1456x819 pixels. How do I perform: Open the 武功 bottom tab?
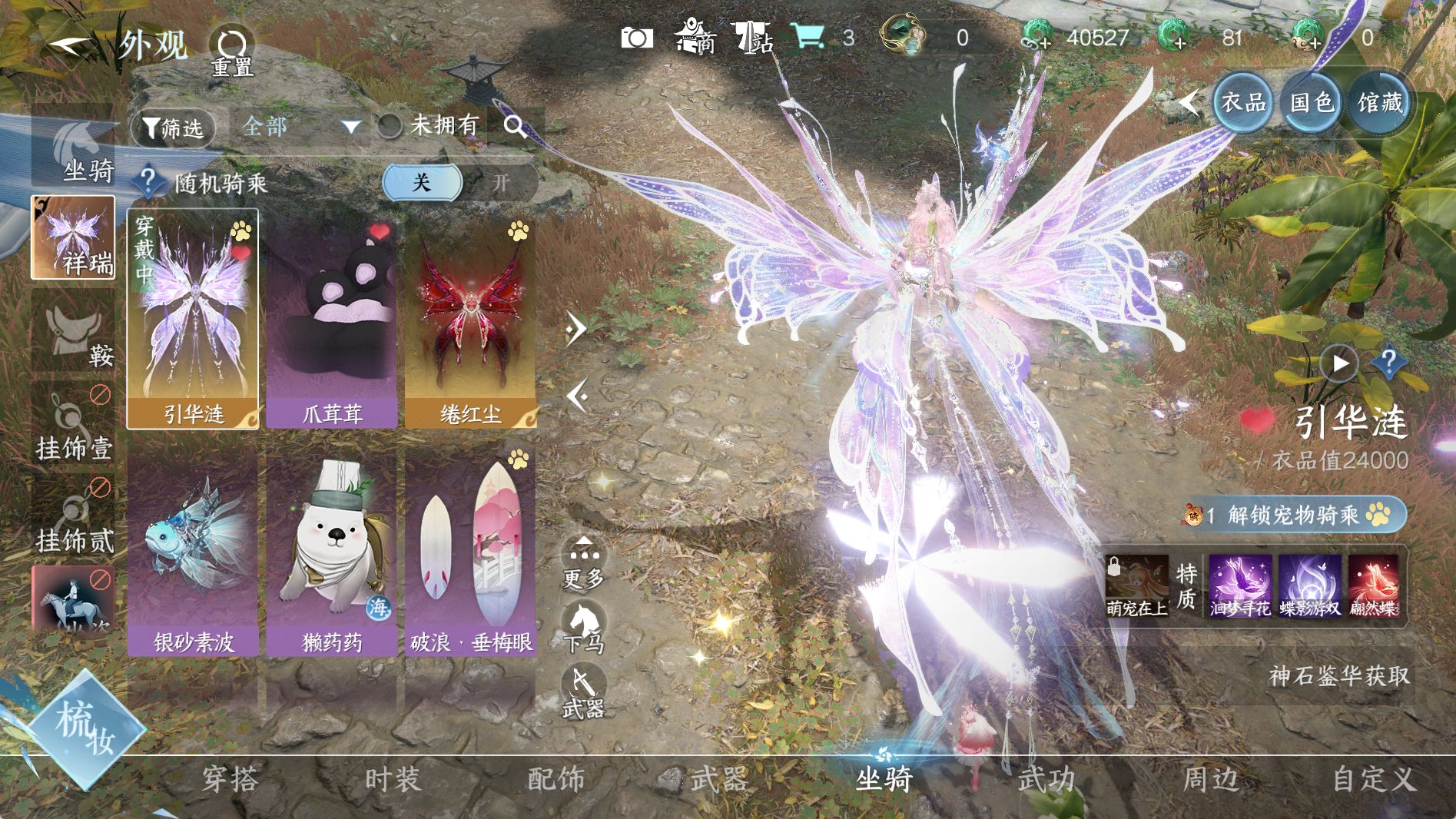click(1046, 780)
